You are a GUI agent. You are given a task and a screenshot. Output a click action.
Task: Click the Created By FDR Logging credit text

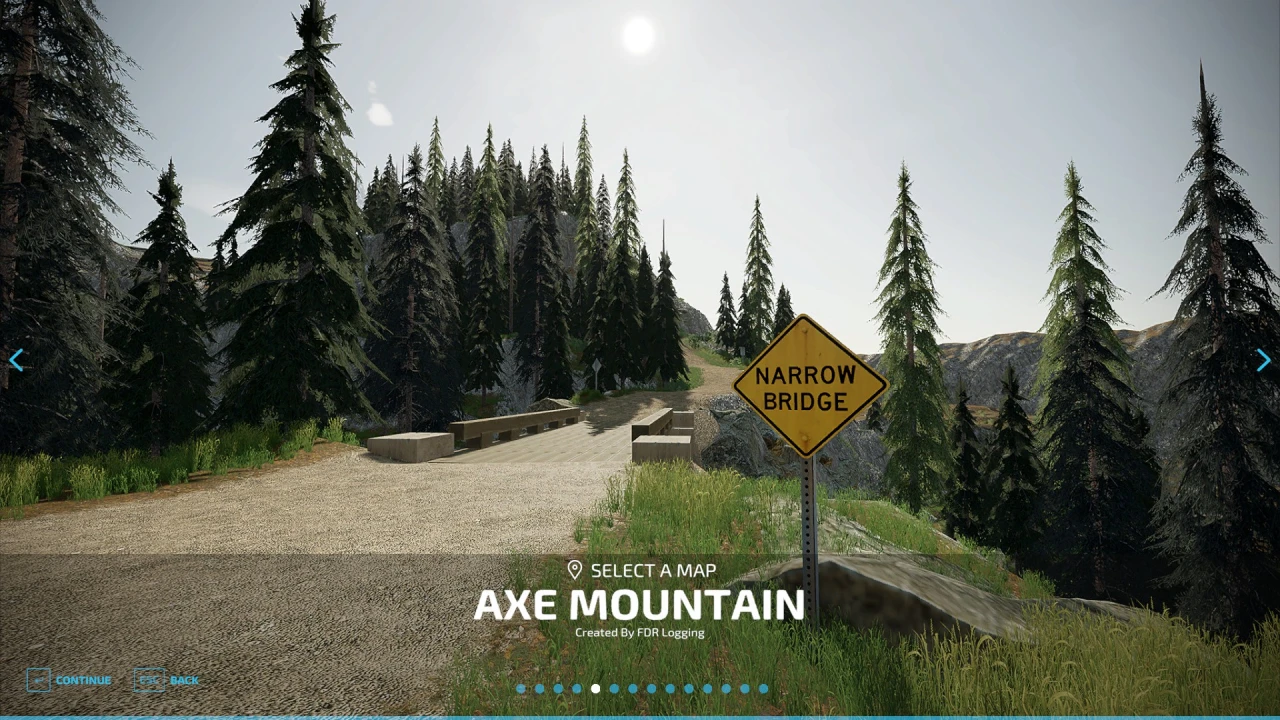(640, 632)
